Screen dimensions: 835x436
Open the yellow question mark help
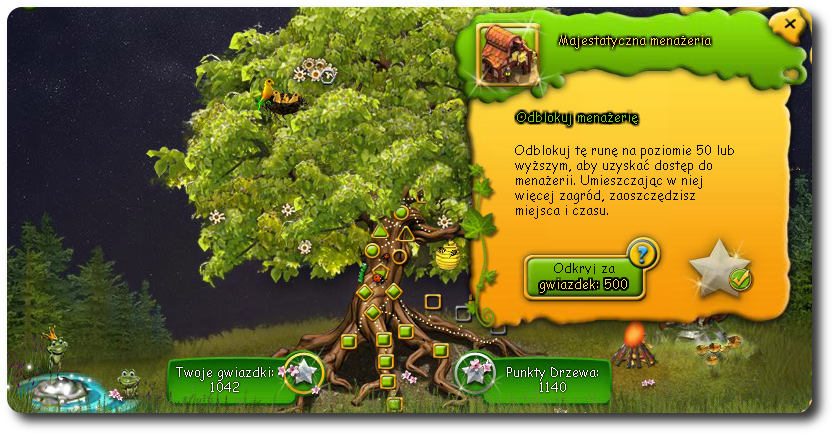tap(642, 254)
